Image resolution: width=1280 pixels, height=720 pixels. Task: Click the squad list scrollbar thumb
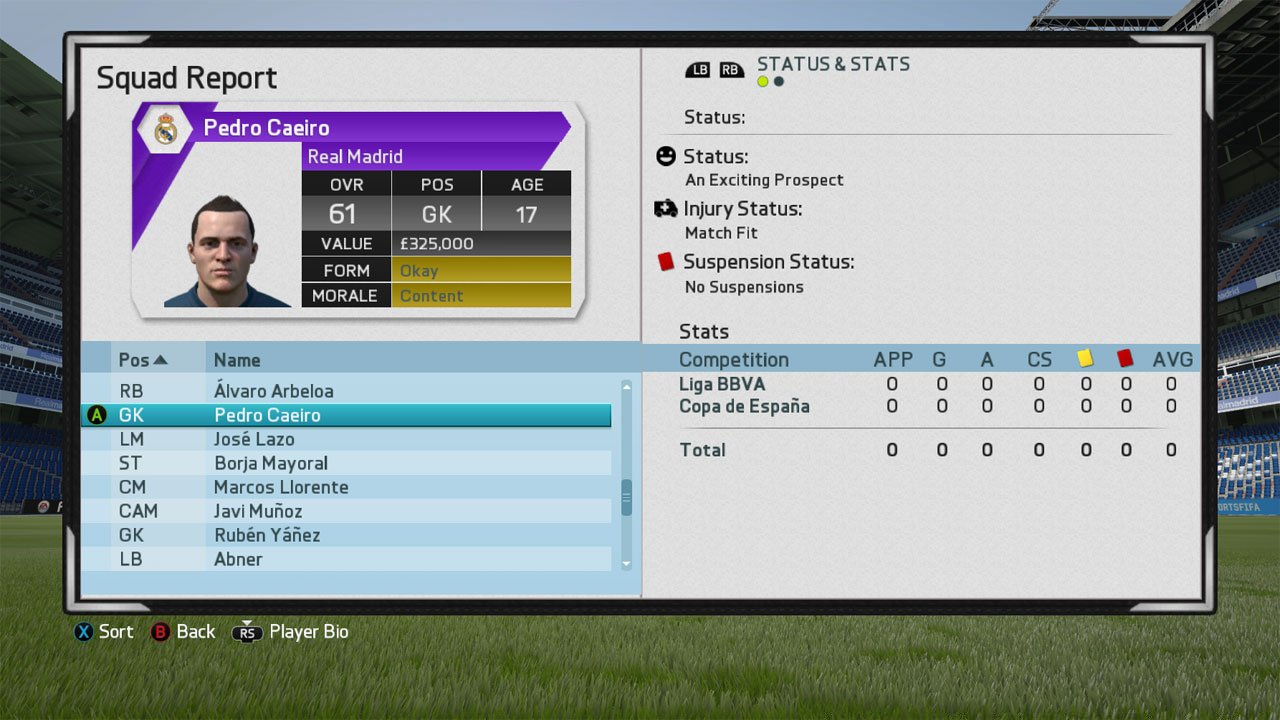coord(627,498)
